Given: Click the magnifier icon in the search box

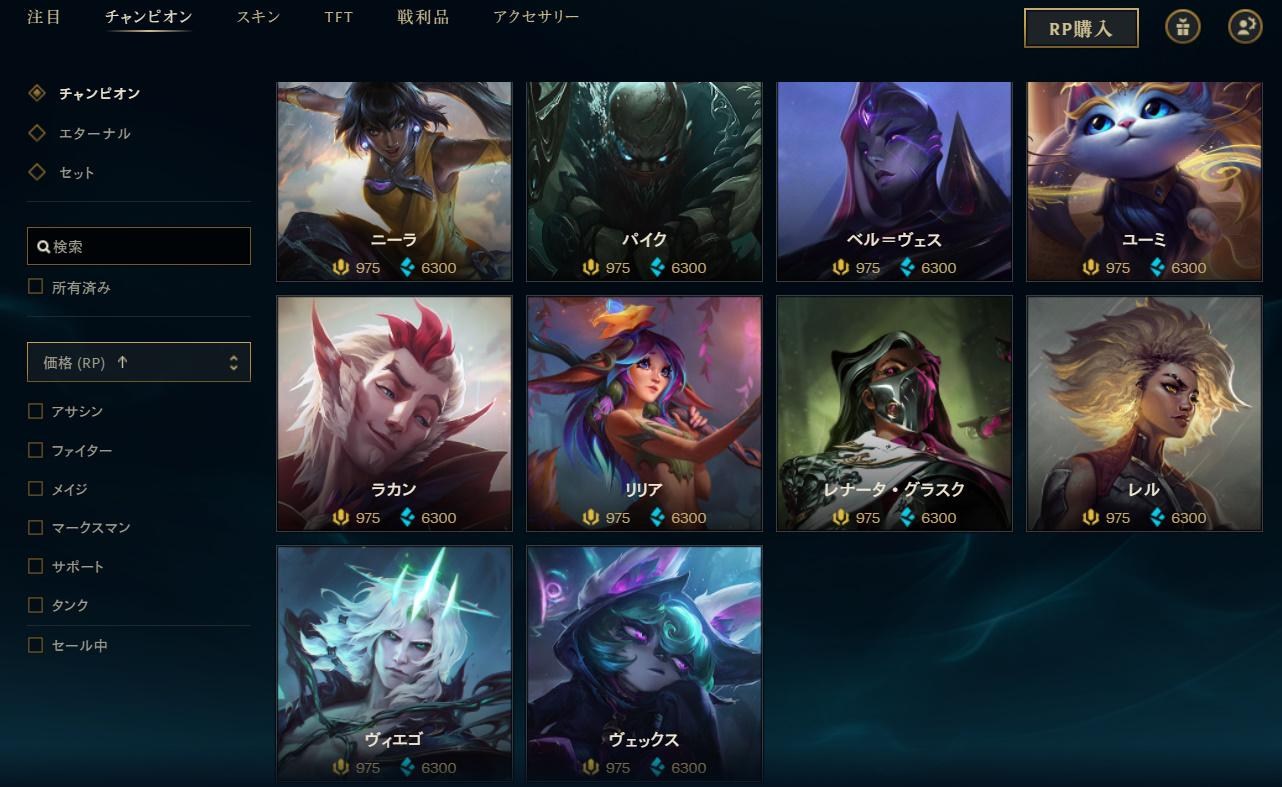Looking at the screenshot, I should (42, 246).
